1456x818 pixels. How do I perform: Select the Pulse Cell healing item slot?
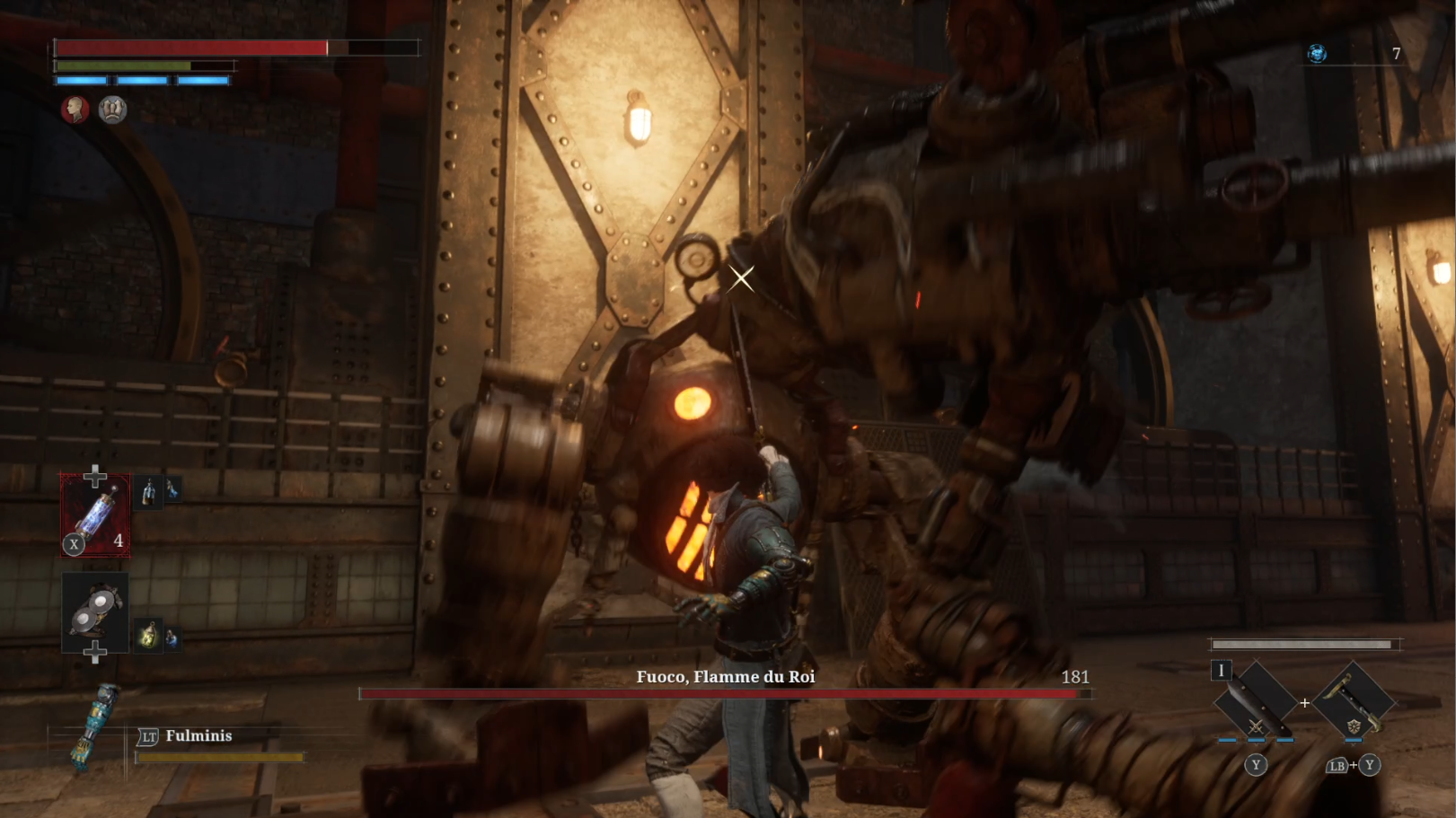click(x=95, y=515)
